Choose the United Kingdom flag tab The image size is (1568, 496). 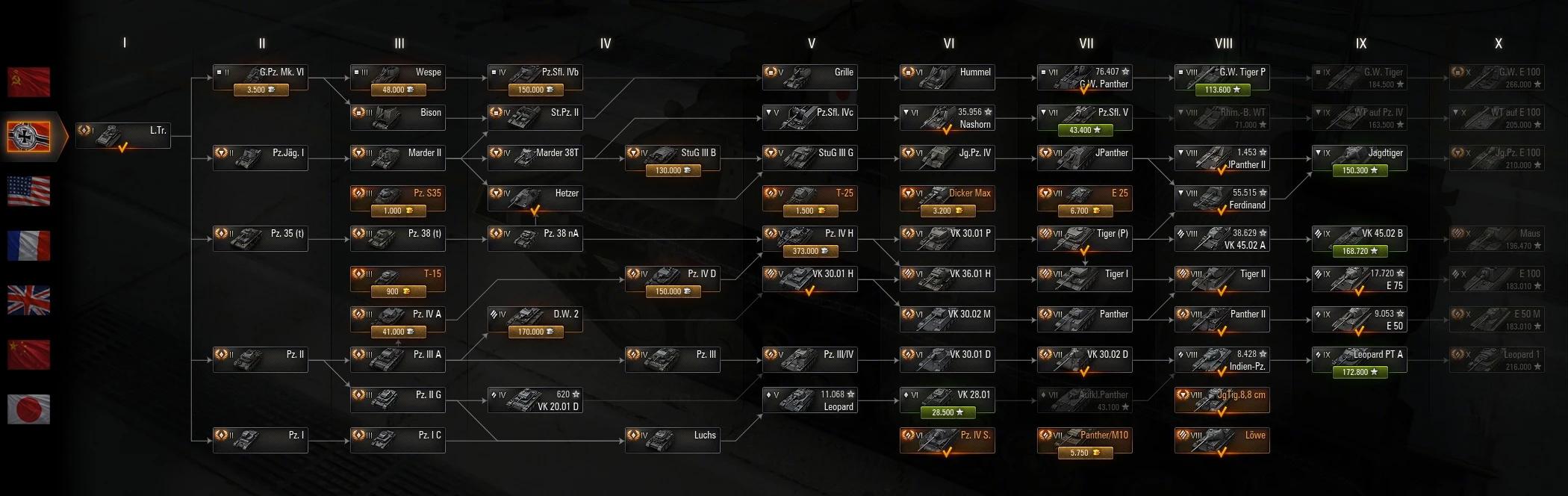[x=29, y=300]
